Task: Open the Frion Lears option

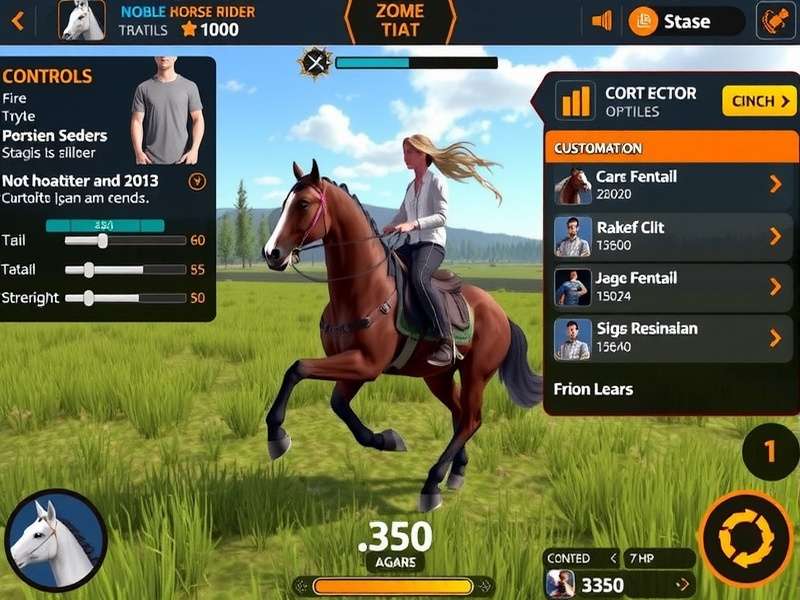Action: pyautogui.click(x=593, y=389)
